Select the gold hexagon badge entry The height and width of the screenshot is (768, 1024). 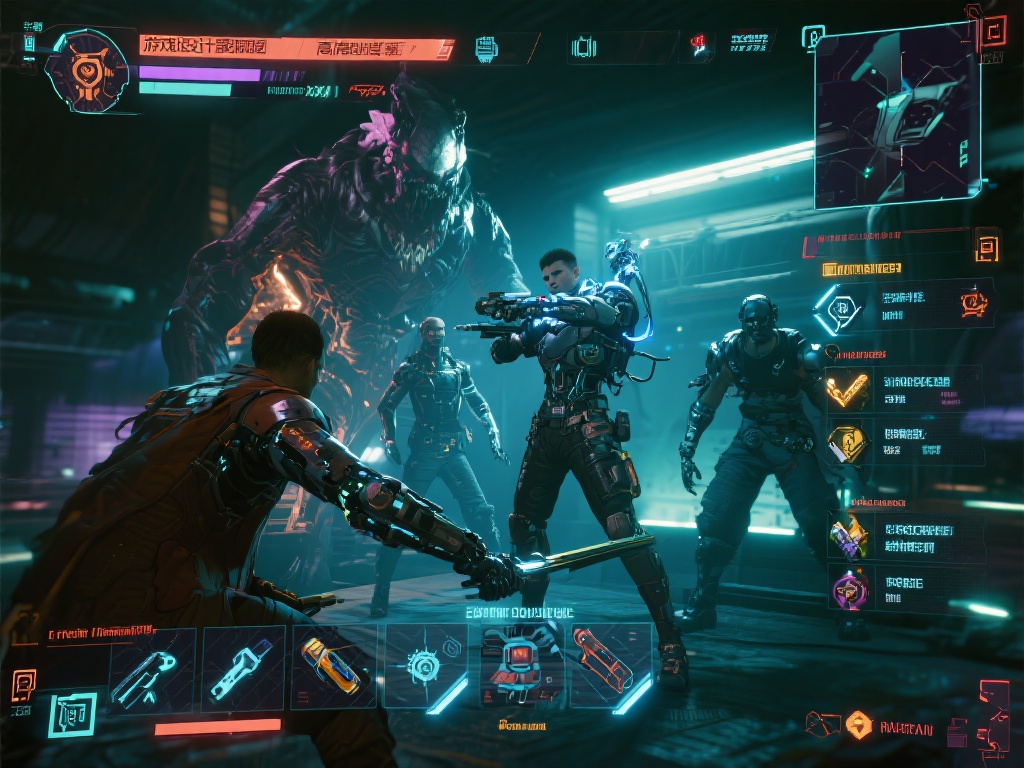[x=848, y=441]
